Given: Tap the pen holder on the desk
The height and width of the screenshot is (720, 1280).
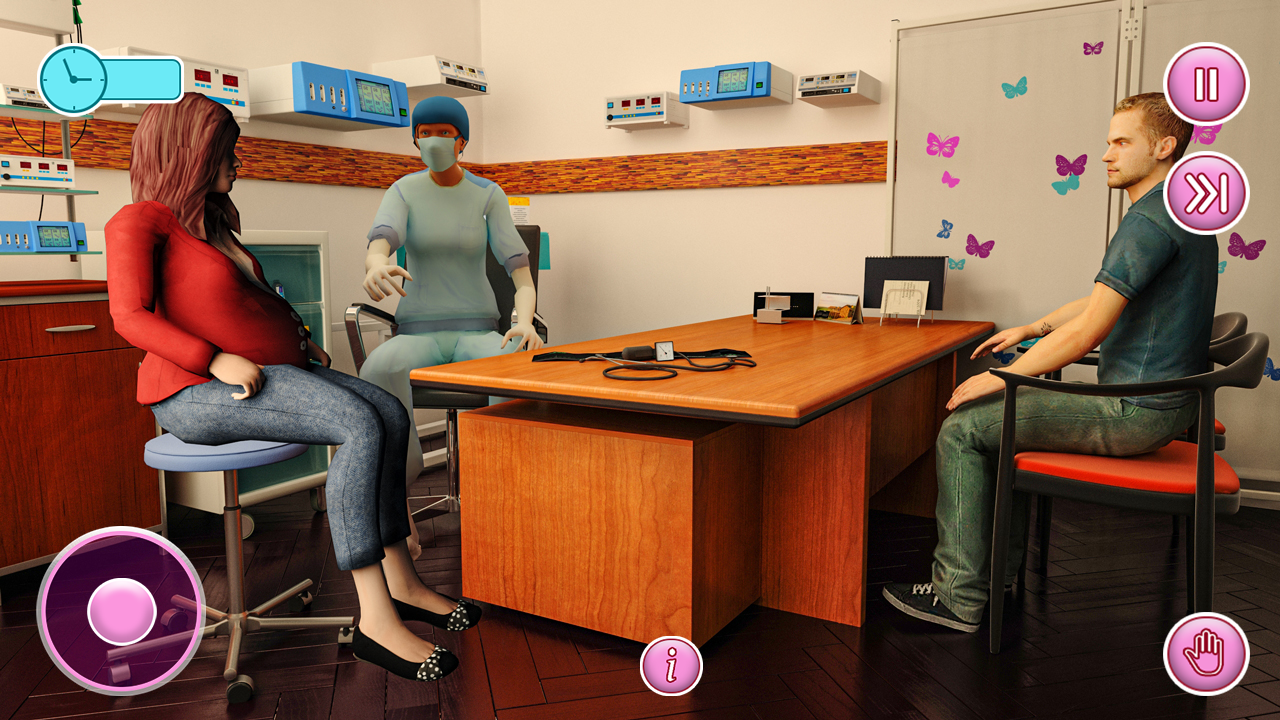Looking at the screenshot, I should (770, 300).
